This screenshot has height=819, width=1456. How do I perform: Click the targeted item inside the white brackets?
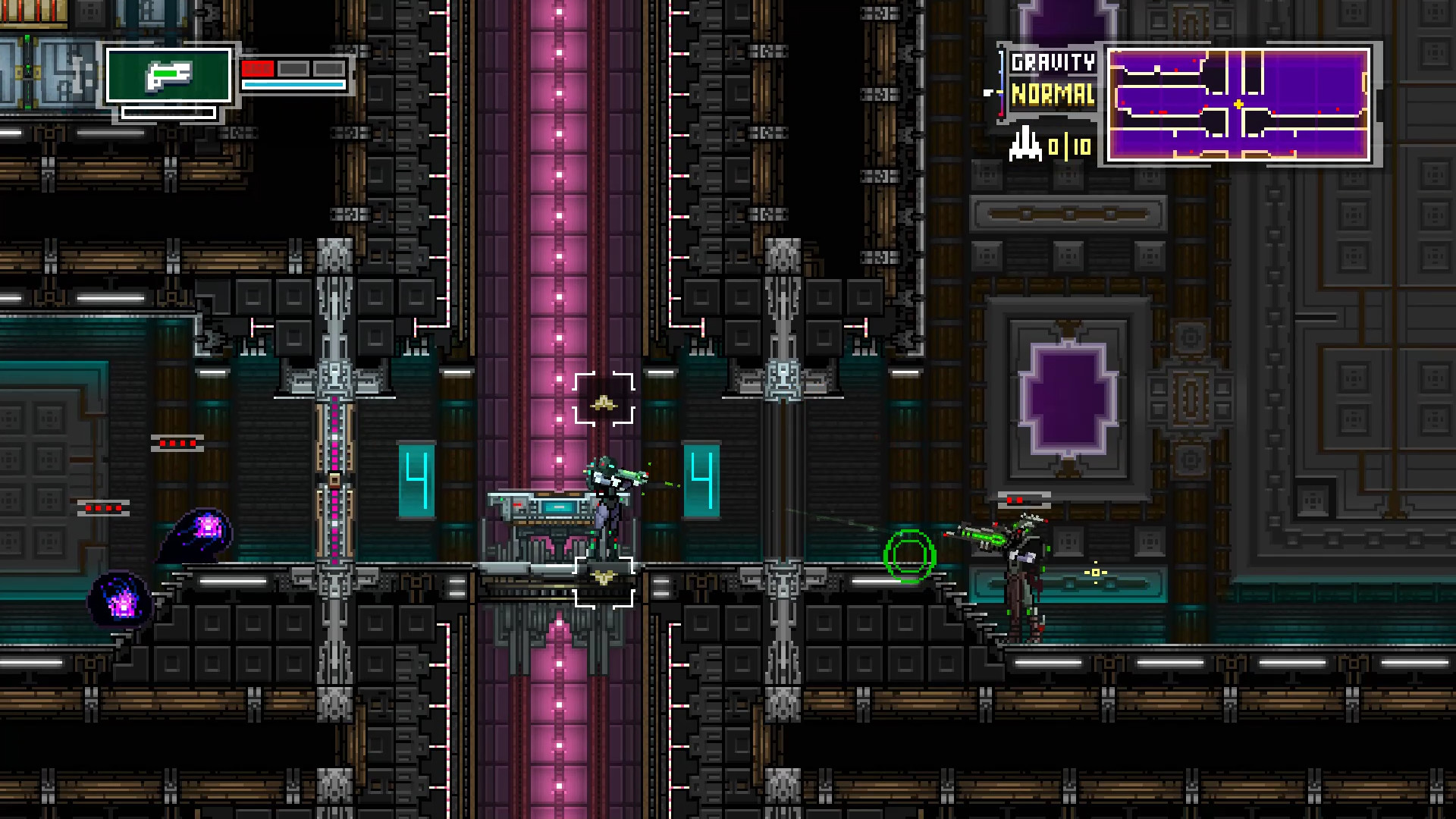pos(603,403)
